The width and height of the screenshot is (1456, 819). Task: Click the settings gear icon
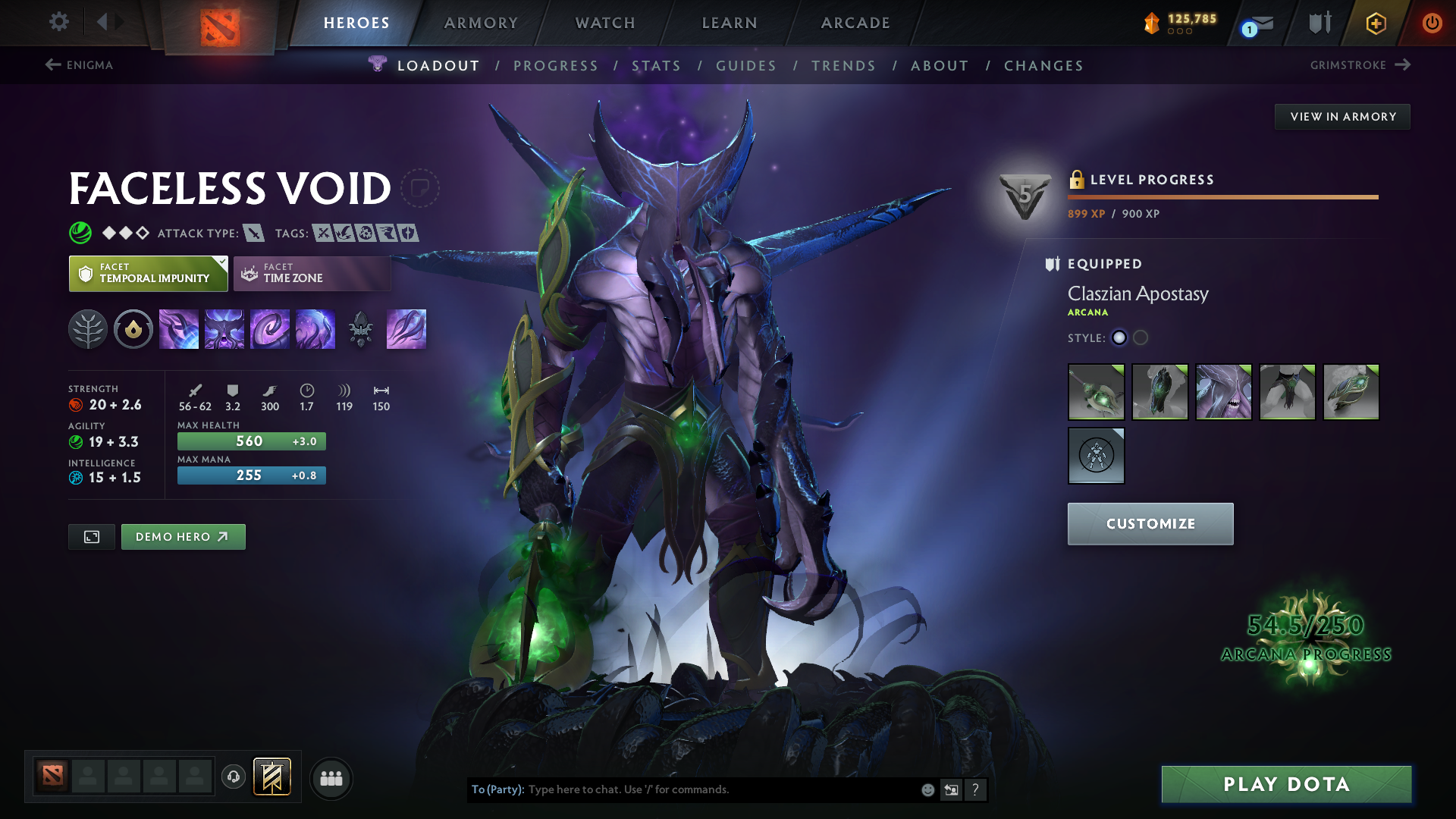click(x=59, y=23)
